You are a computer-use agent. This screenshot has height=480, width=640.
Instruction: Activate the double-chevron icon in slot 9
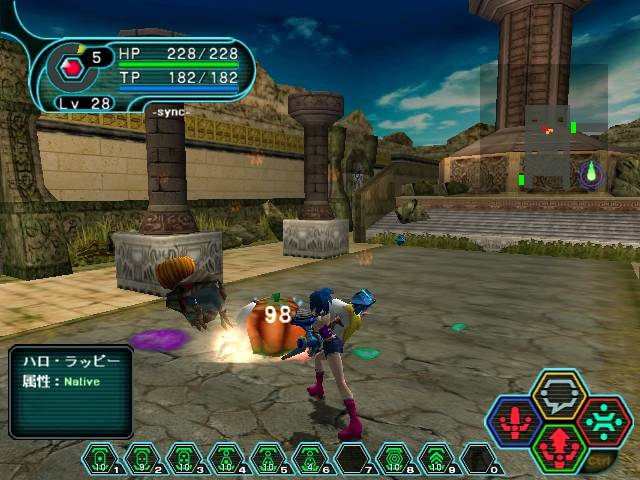437,460
